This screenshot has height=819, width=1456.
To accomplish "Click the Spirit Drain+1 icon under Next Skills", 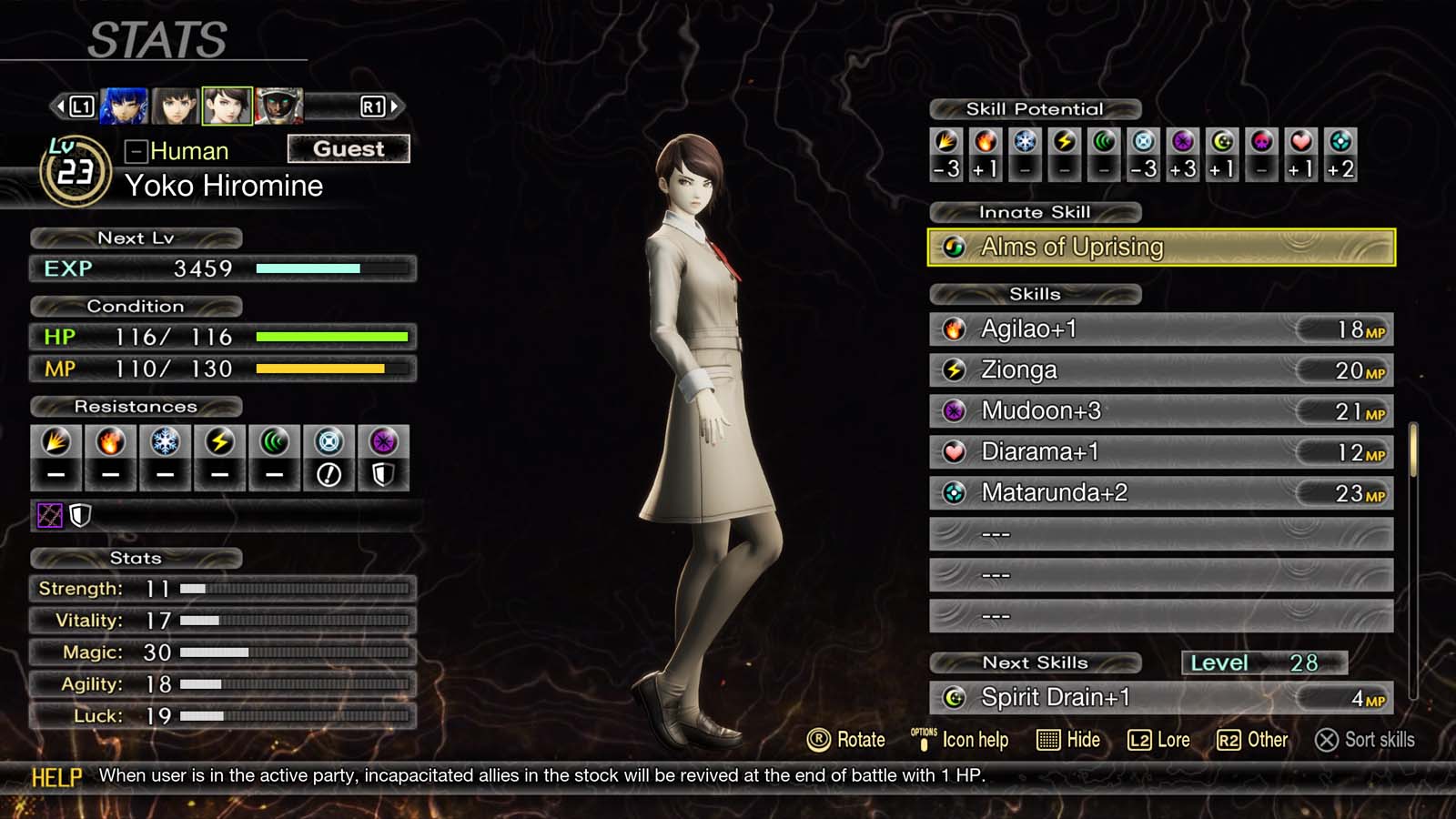I will pos(953,697).
